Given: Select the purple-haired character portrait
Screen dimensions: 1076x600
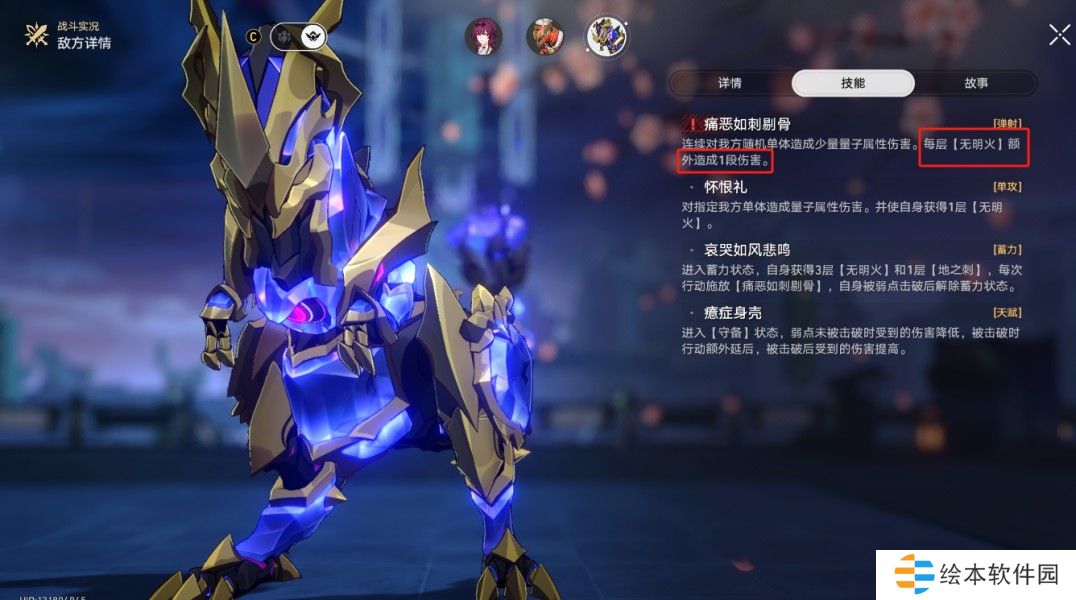Looking at the screenshot, I should pyautogui.click(x=484, y=37).
